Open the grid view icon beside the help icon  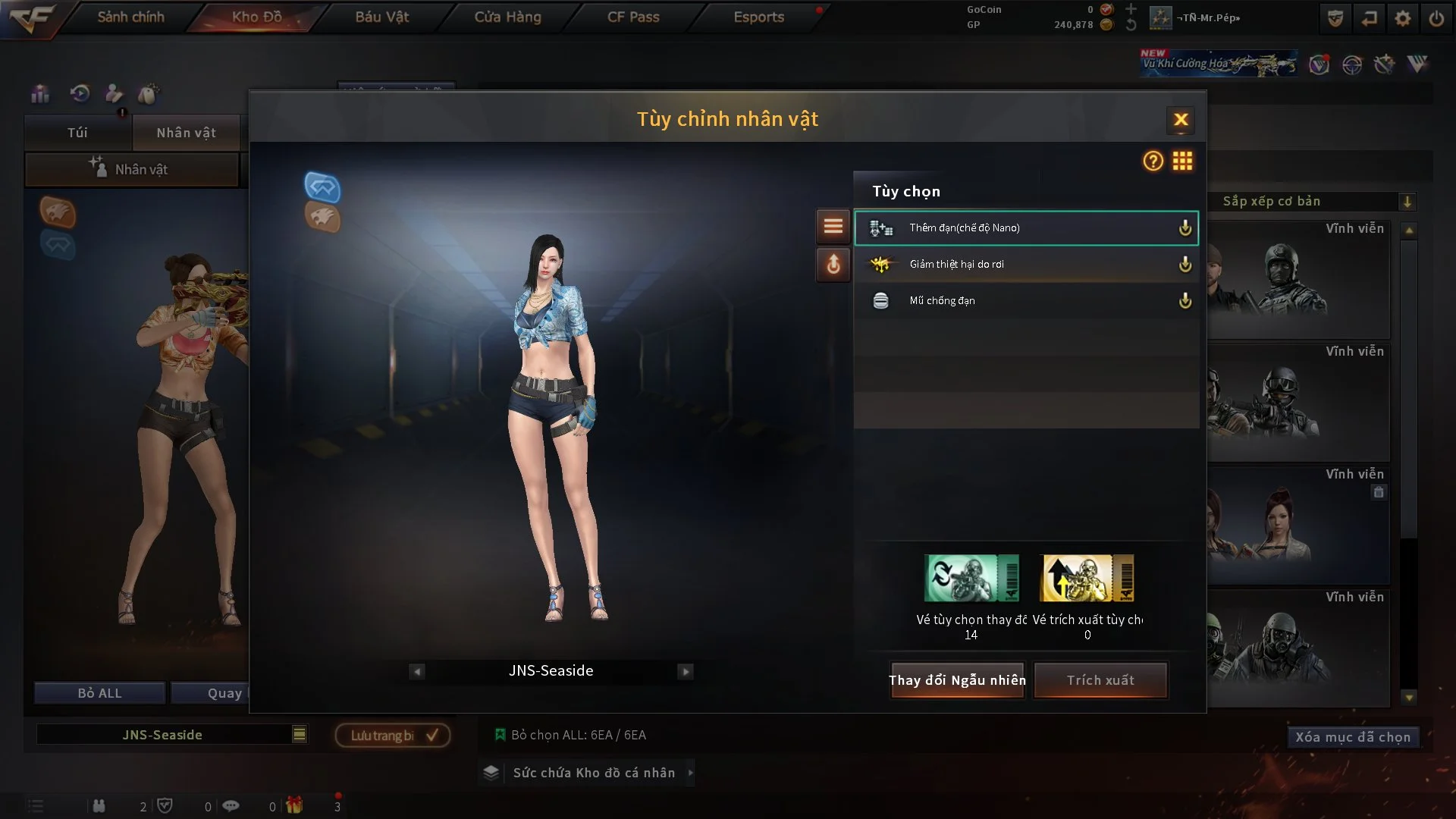1182,162
